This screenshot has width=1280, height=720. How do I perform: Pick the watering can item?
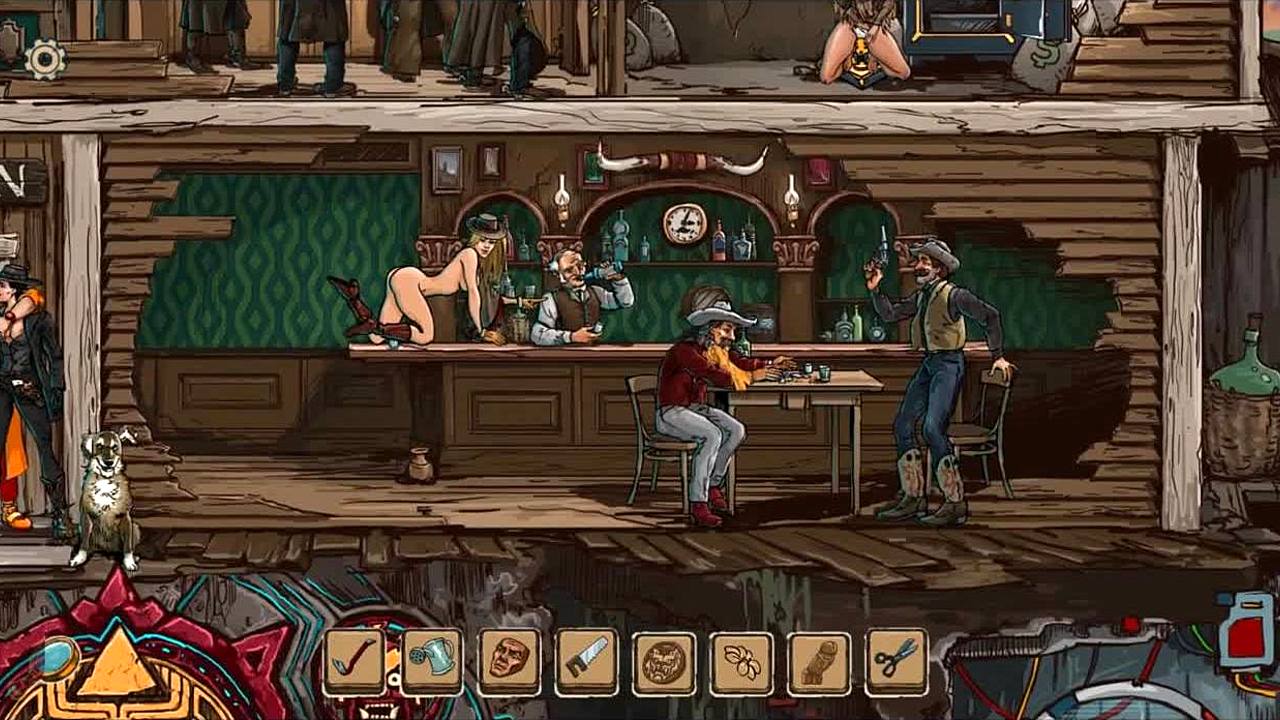[x=432, y=661]
